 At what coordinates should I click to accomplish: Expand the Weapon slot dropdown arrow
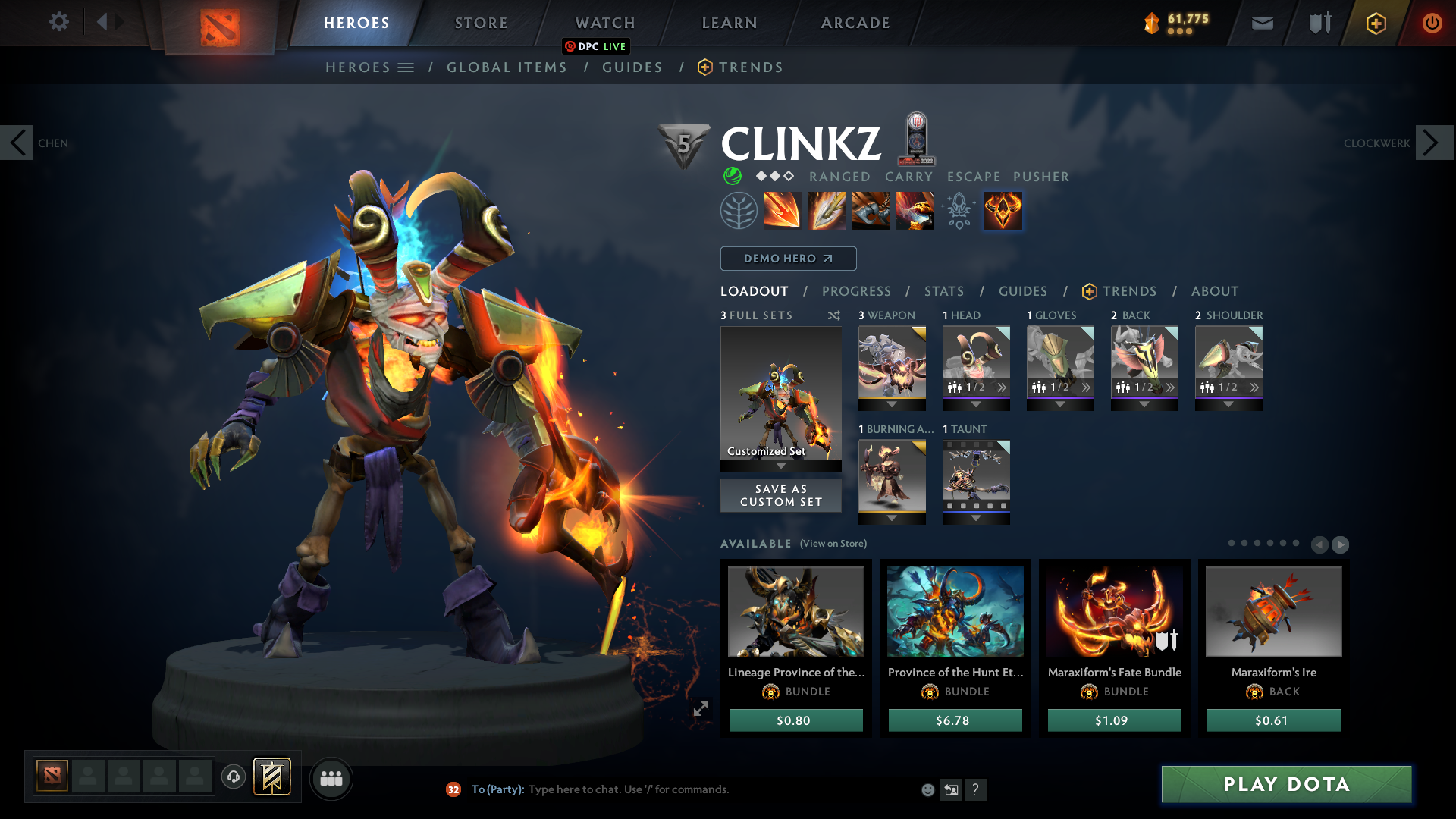point(892,405)
